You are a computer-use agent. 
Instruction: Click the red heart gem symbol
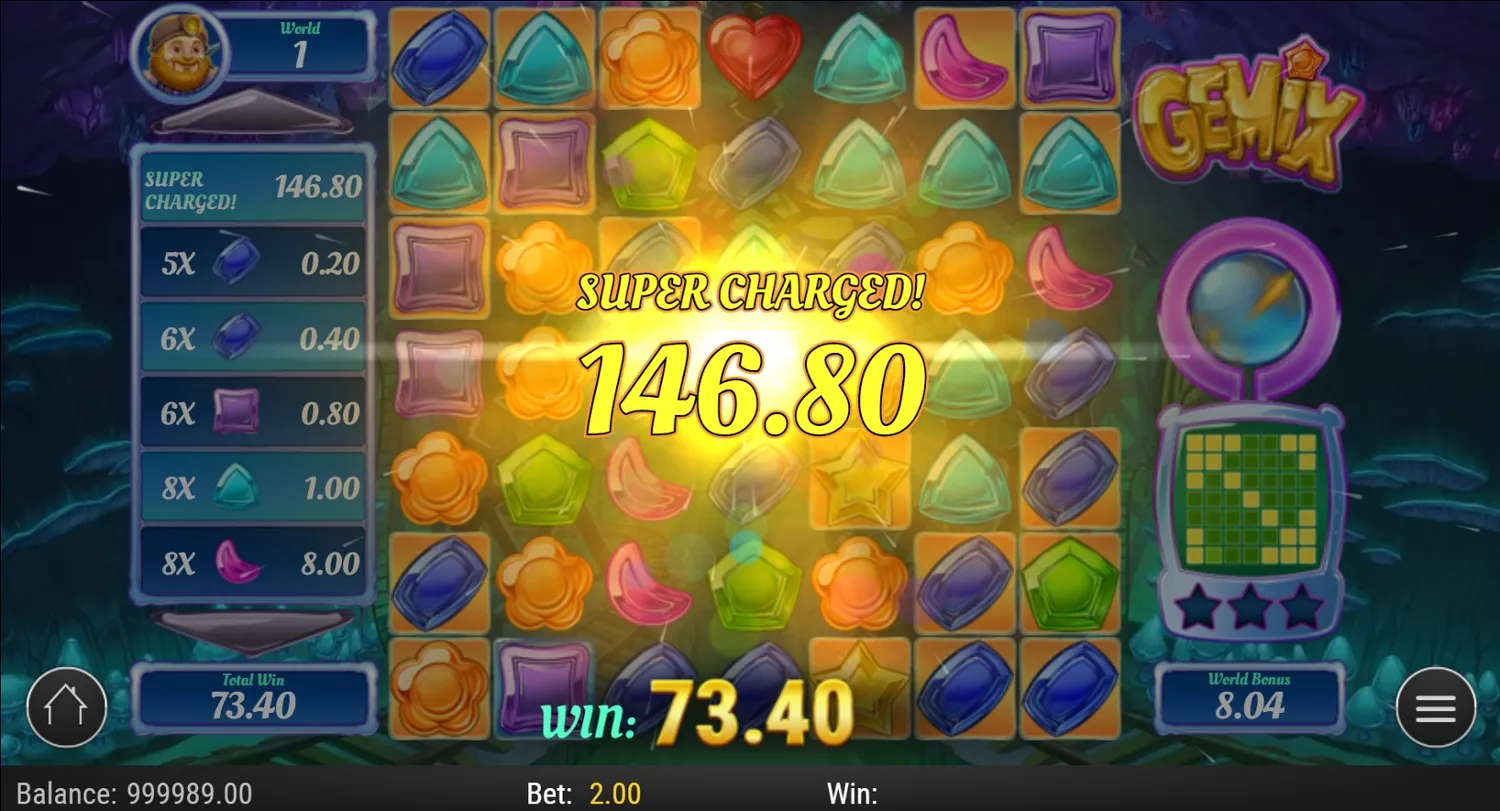(755, 55)
